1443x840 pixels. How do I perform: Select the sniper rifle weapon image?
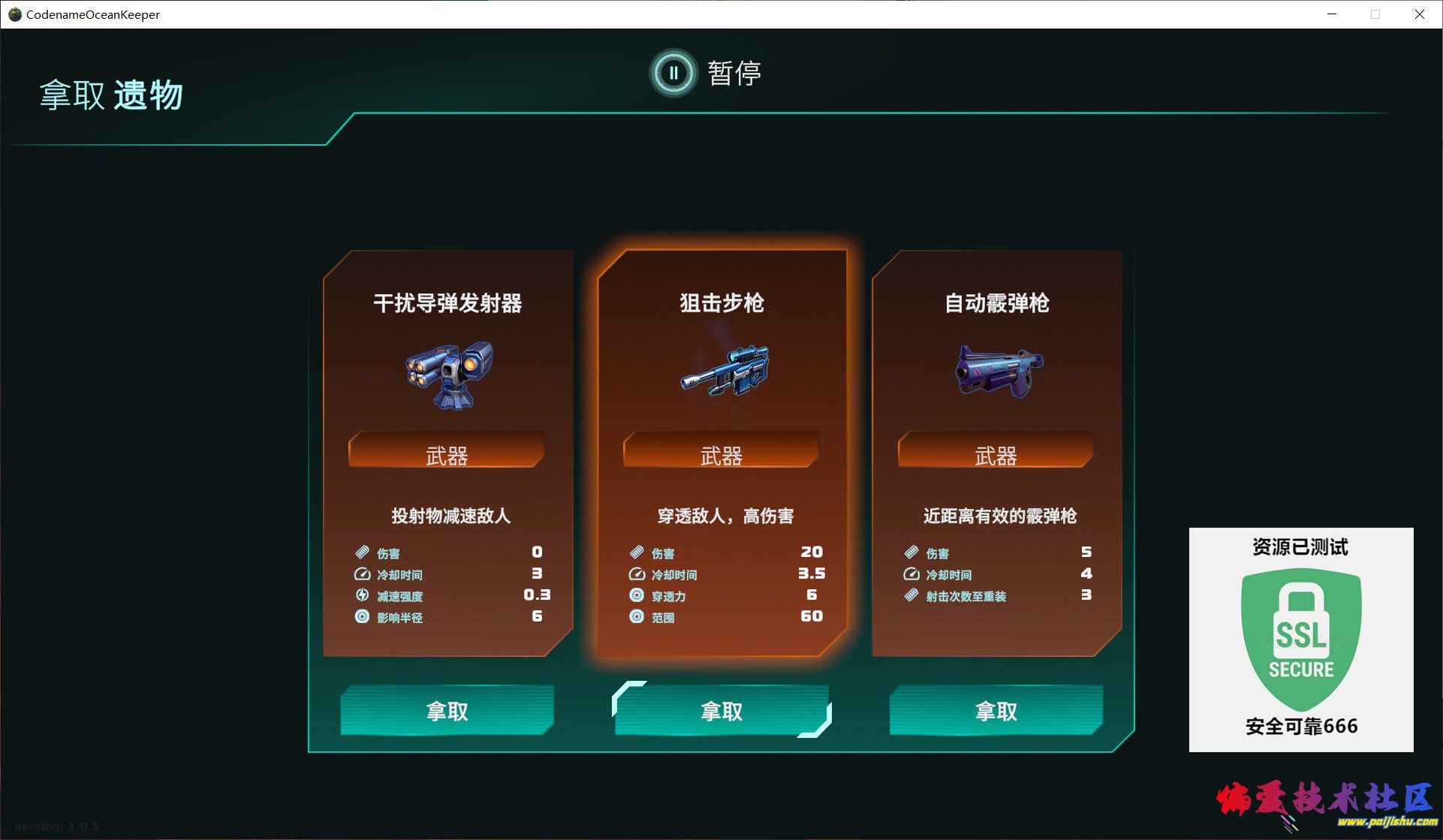[722, 372]
